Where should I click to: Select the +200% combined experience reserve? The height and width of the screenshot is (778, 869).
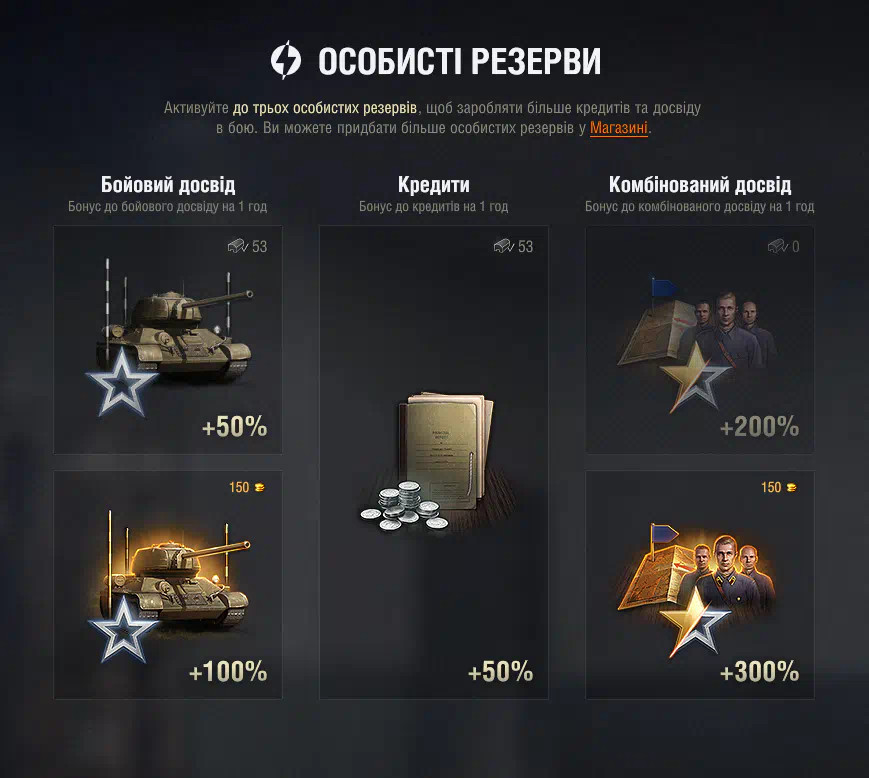[x=699, y=340]
